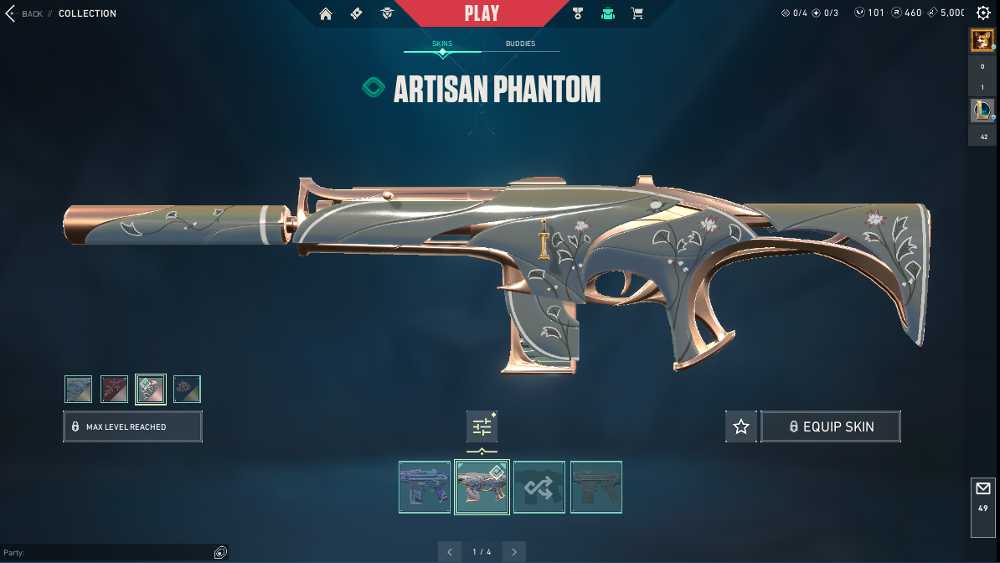The width and height of the screenshot is (1000, 563).
Task: Select the default dark Phantom thumbnail
Action: tap(596, 487)
